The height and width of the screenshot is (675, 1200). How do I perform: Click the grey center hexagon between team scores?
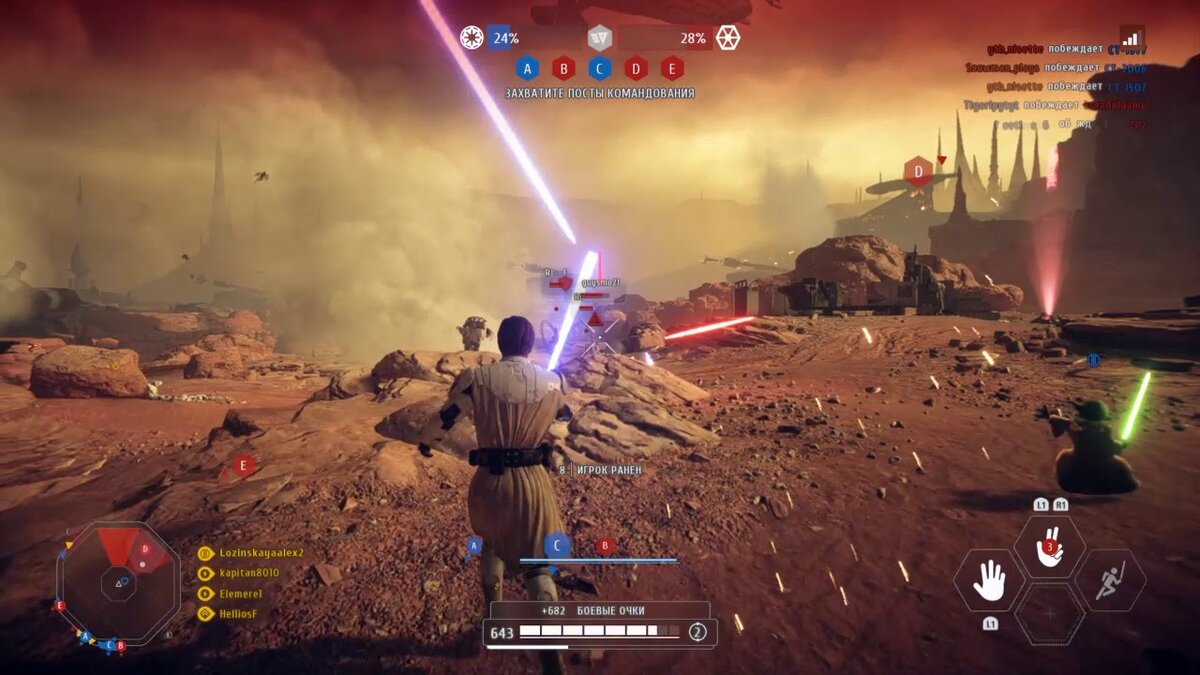(599, 38)
